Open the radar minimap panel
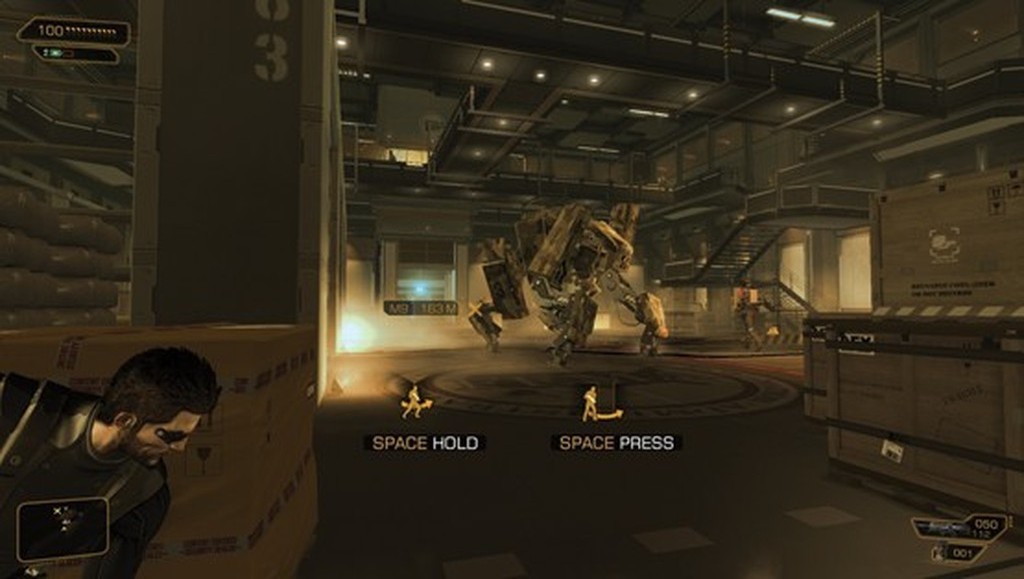The height and width of the screenshot is (579, 1024). tap(62, 527)
